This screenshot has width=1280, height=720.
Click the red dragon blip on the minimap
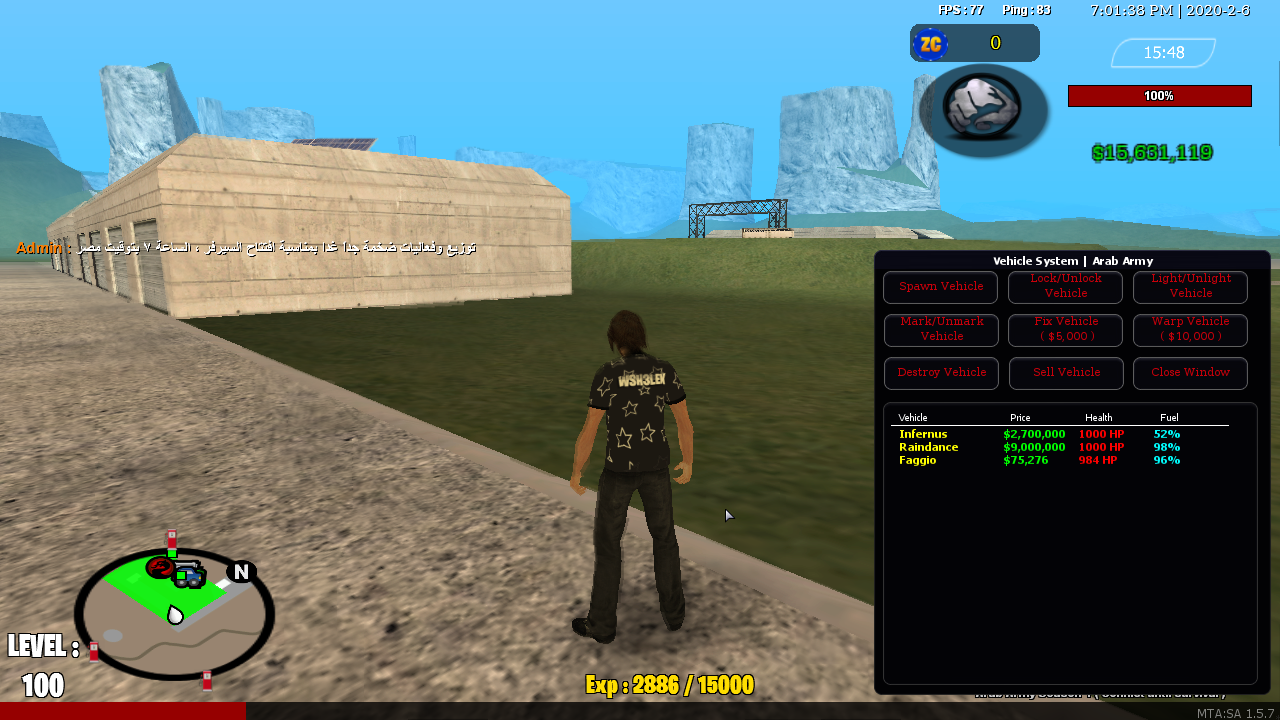click(158, 567)
